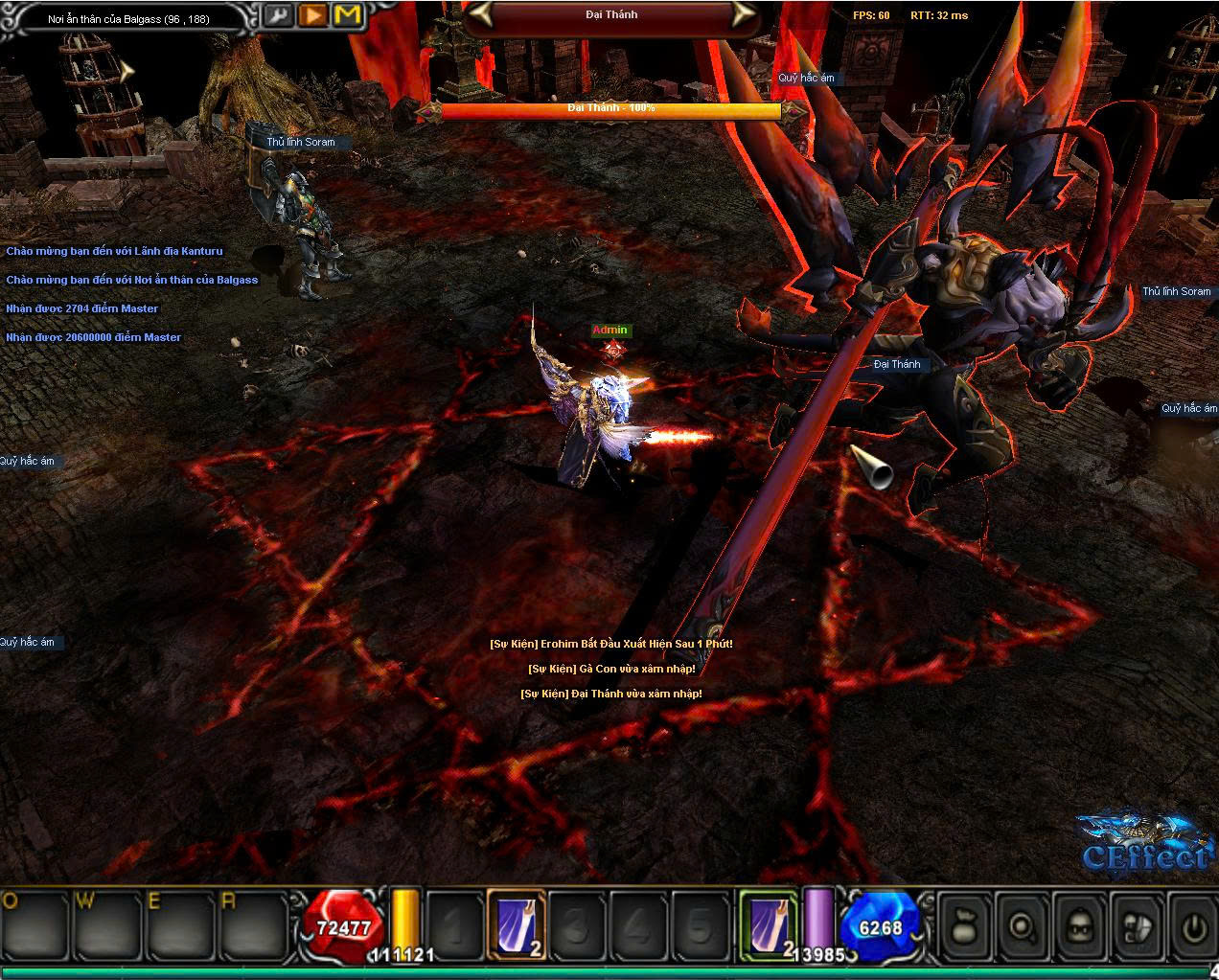Select the Q hotkey item slot
The image size is (1219, 980).
coord(36,925)
